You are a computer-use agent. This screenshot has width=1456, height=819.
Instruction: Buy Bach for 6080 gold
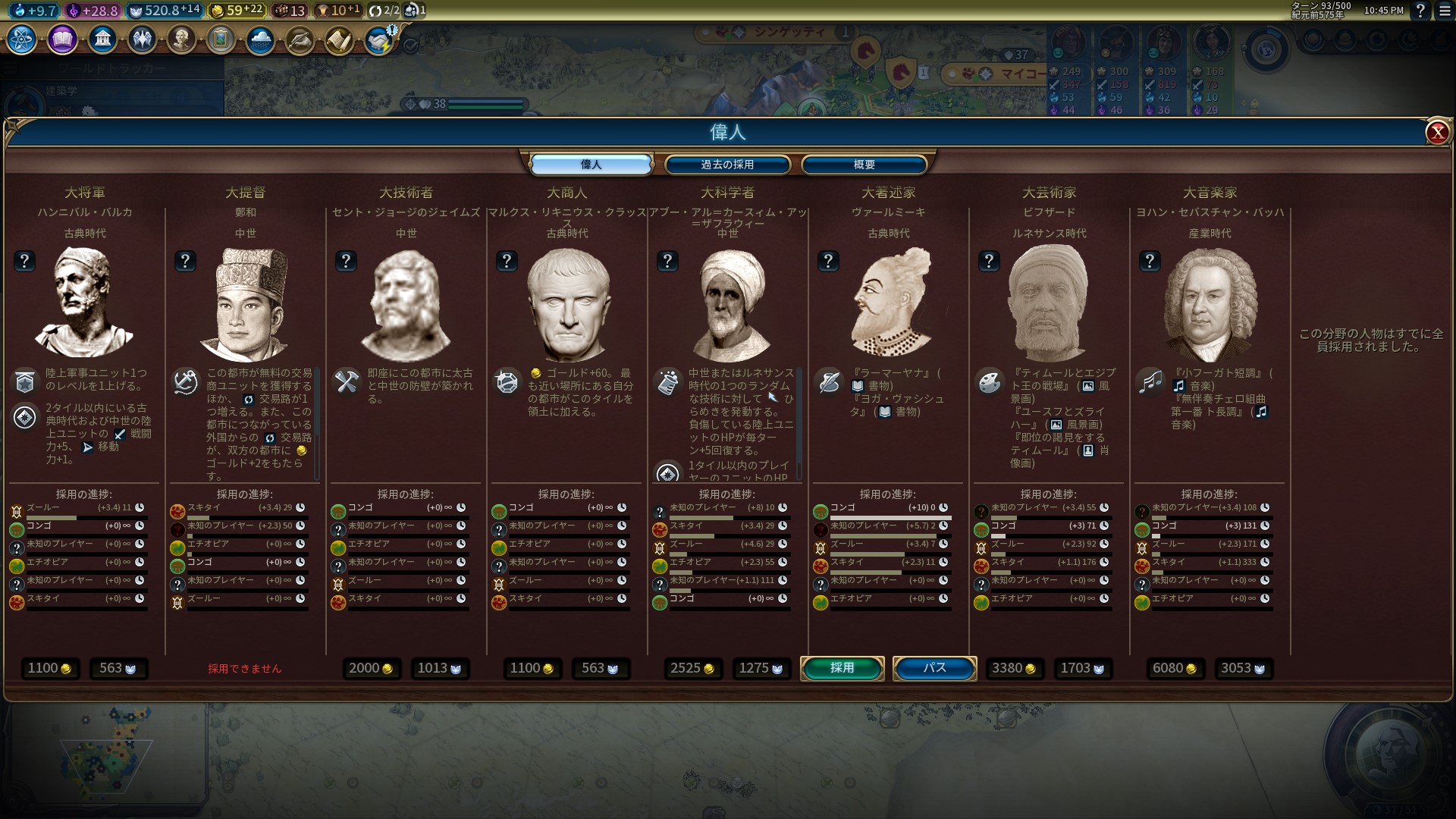(1175, 668)
